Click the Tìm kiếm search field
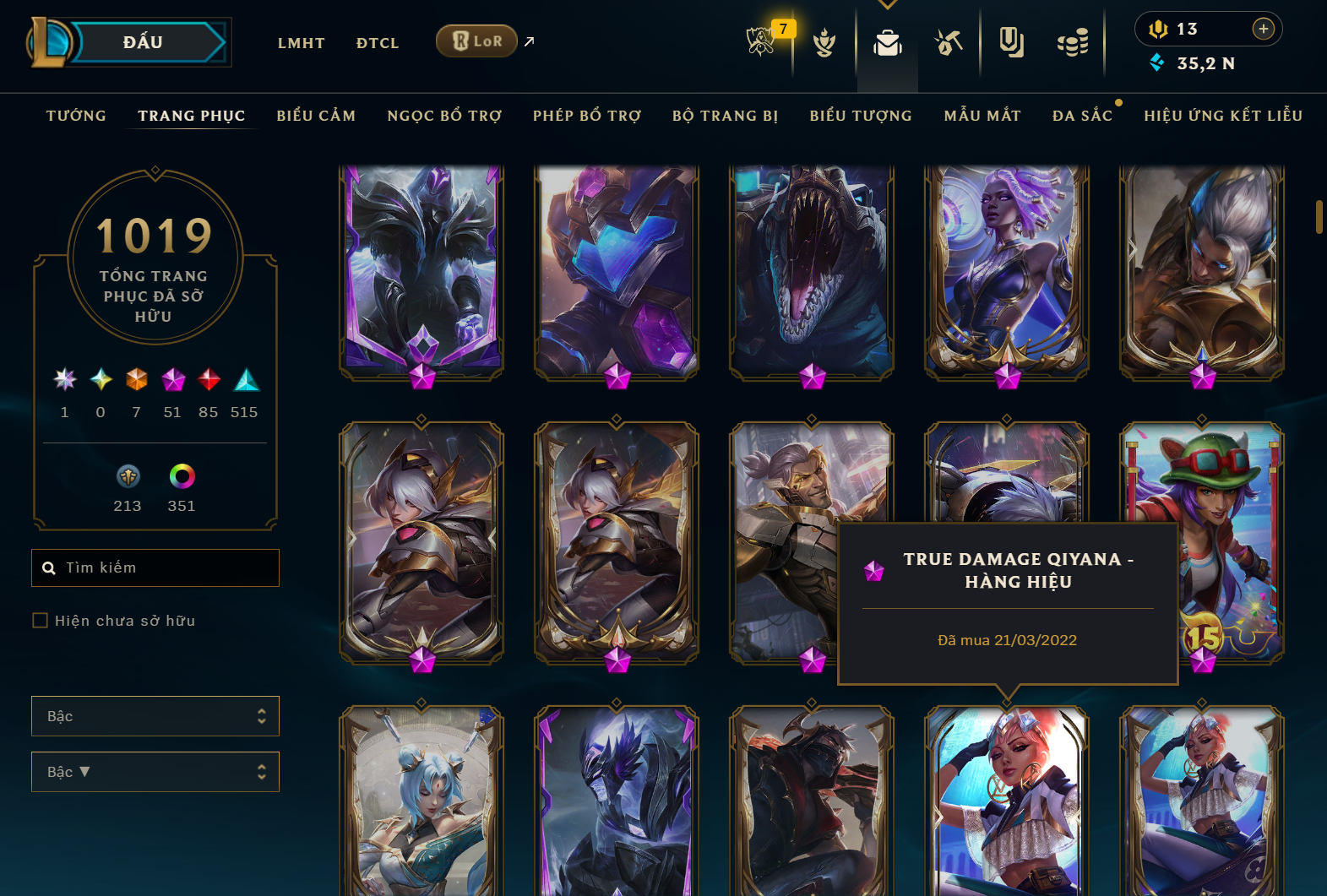The width and height of the screenshot is (1327, 896). pos(165,567)
